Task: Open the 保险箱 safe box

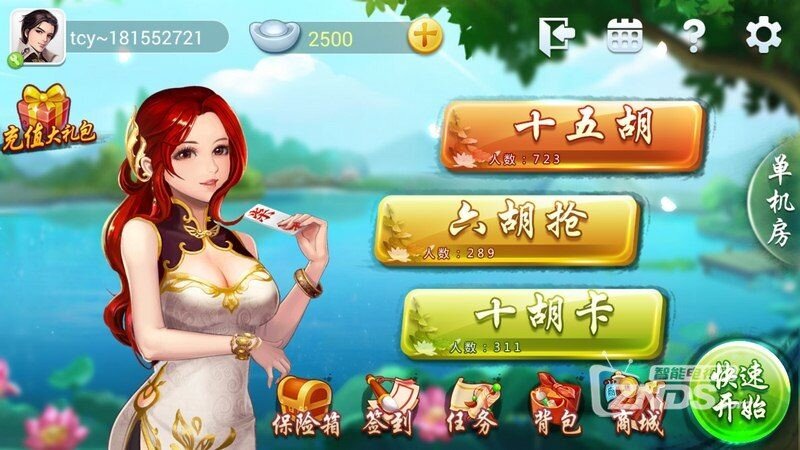Action: pyautogui.click(x=305, y=406)
